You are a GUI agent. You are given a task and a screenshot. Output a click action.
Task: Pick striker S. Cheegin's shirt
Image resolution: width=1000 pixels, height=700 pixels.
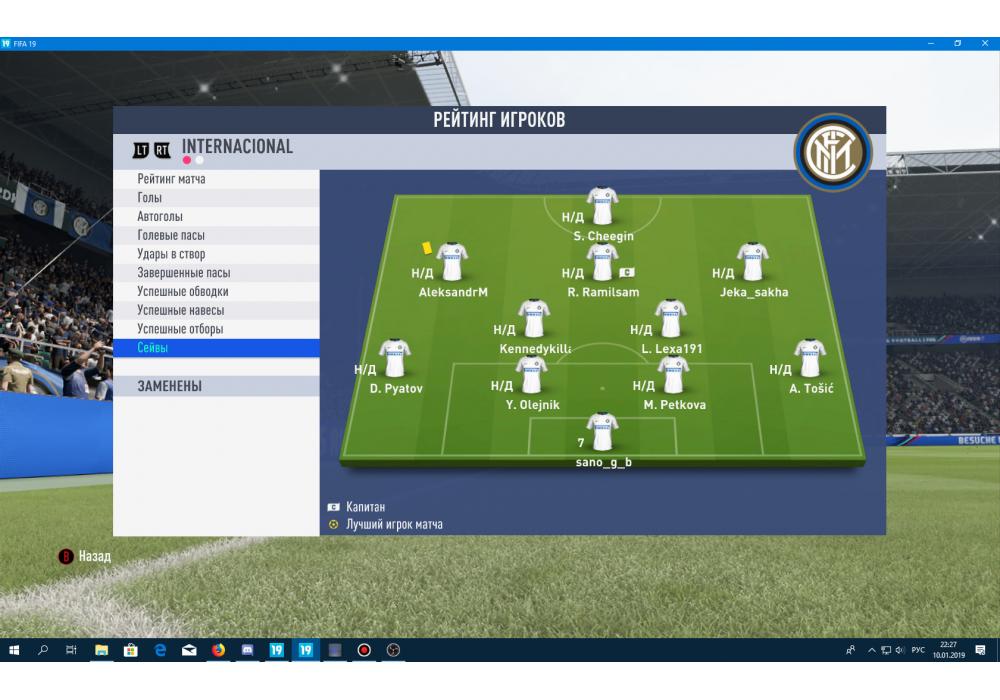click(602, 207)
